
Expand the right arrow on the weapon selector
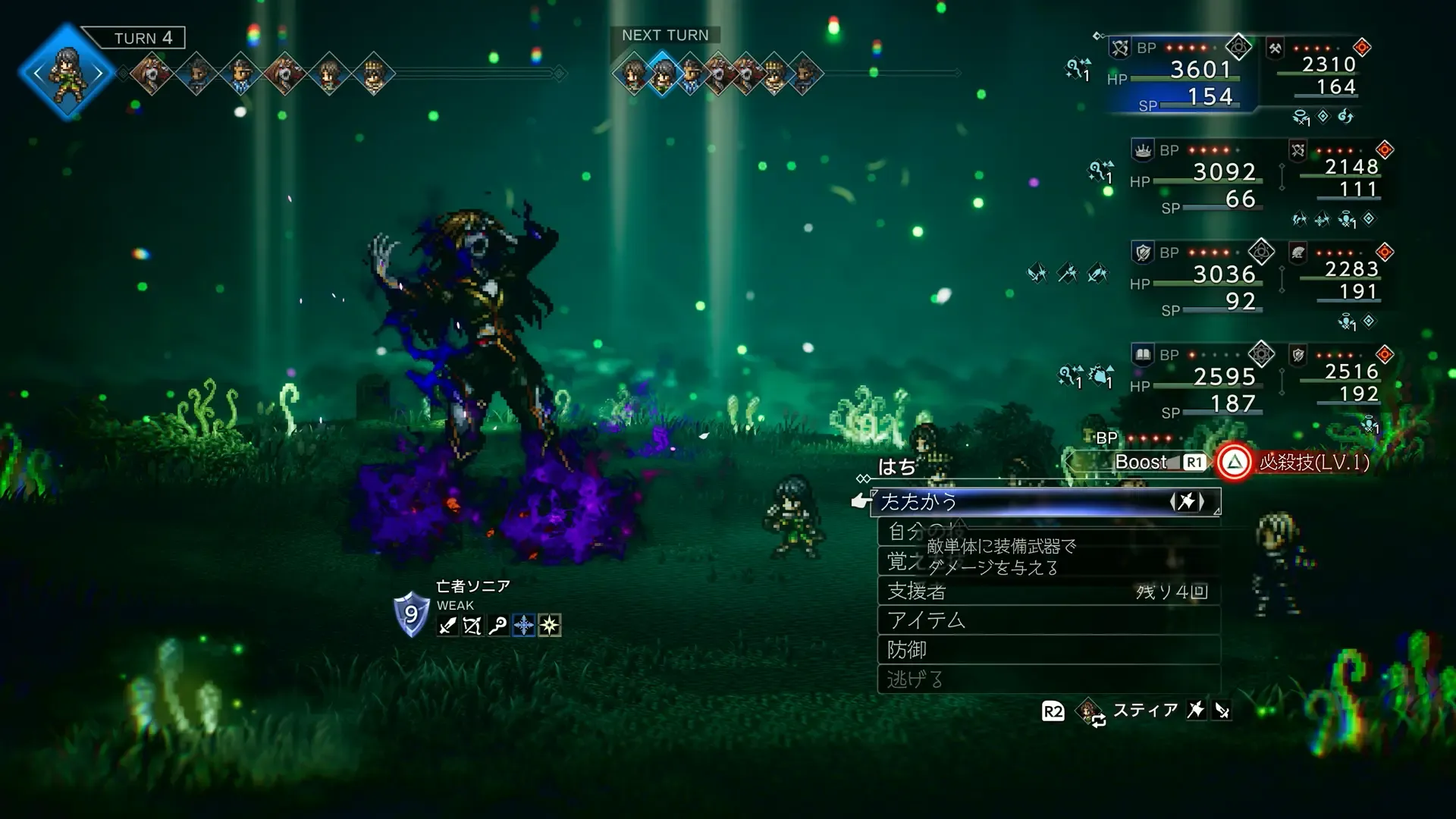click(1202, 501)
